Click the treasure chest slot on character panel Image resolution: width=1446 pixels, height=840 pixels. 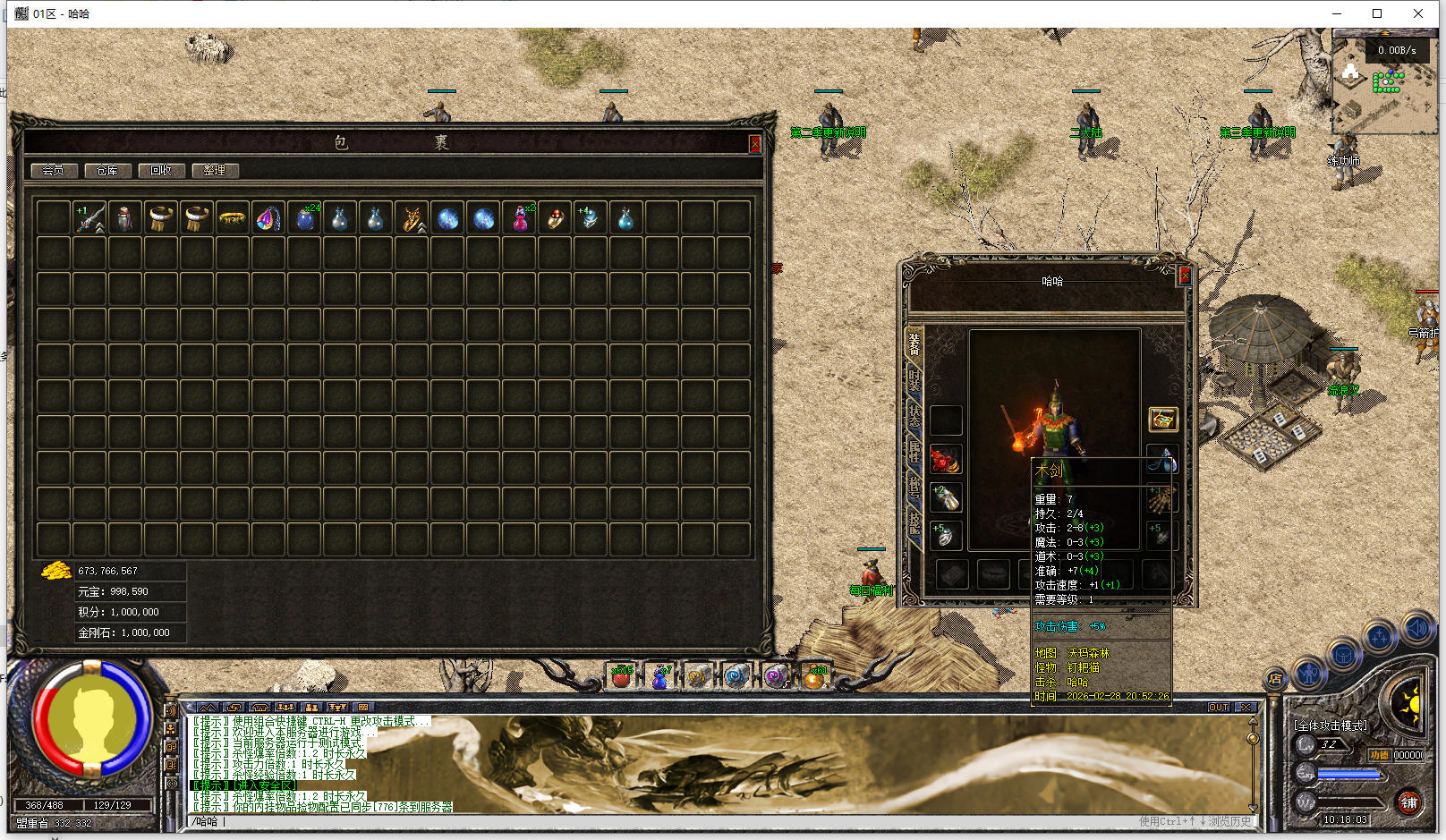click(x=1162, y=419)
